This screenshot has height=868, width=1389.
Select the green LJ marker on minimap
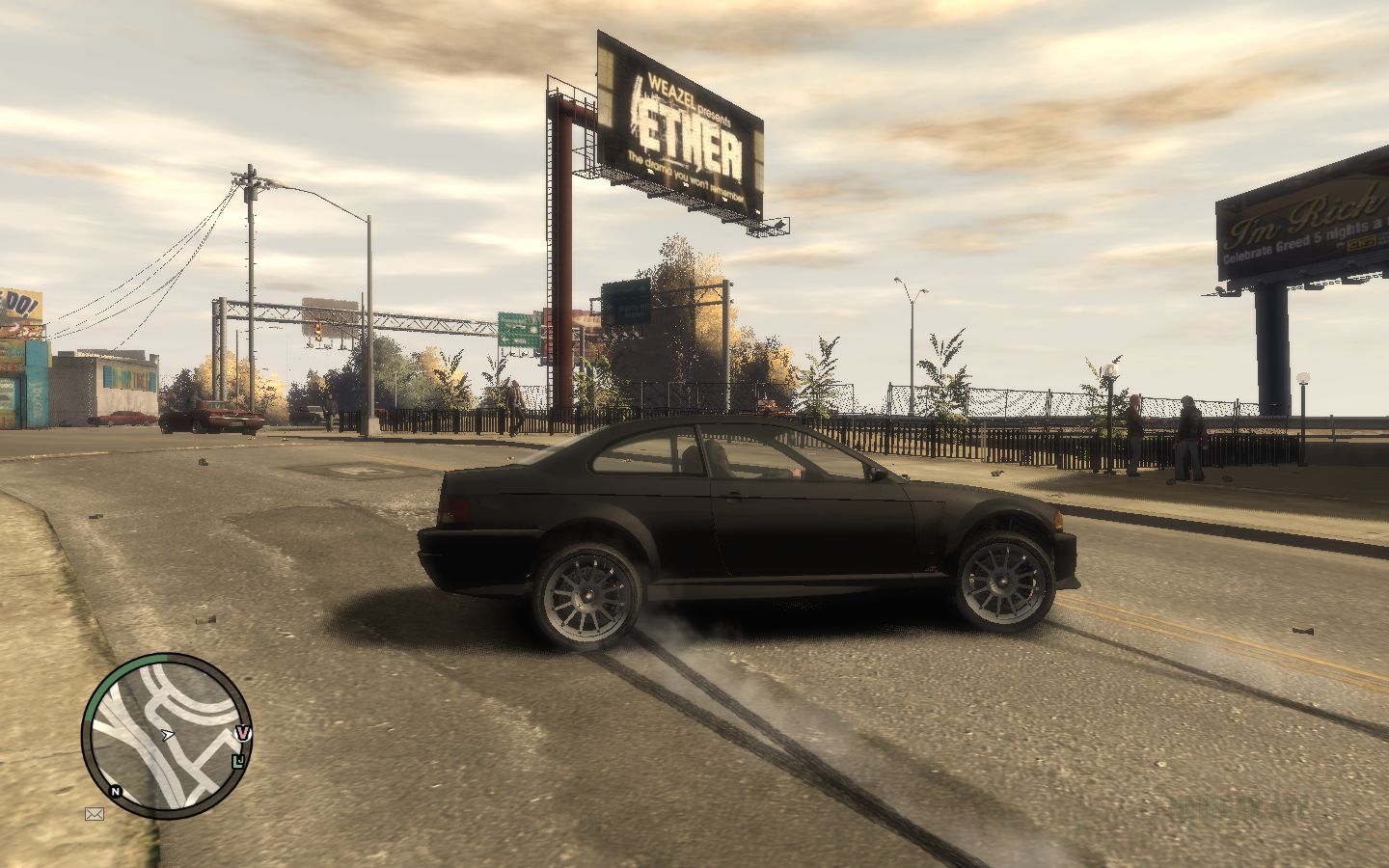[x=238, y=762]
